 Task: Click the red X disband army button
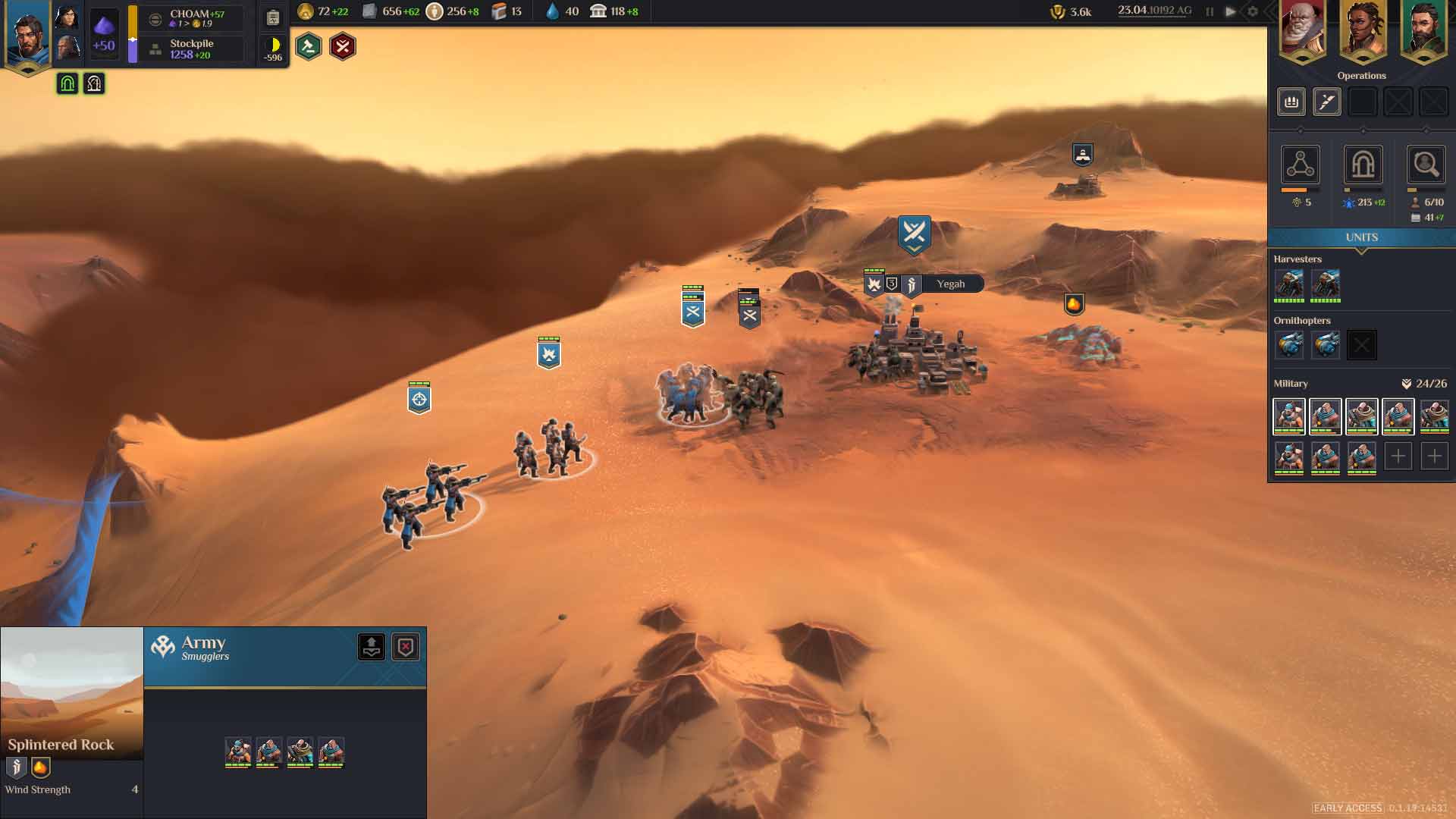pyautogui.click(x=406, y=647)
